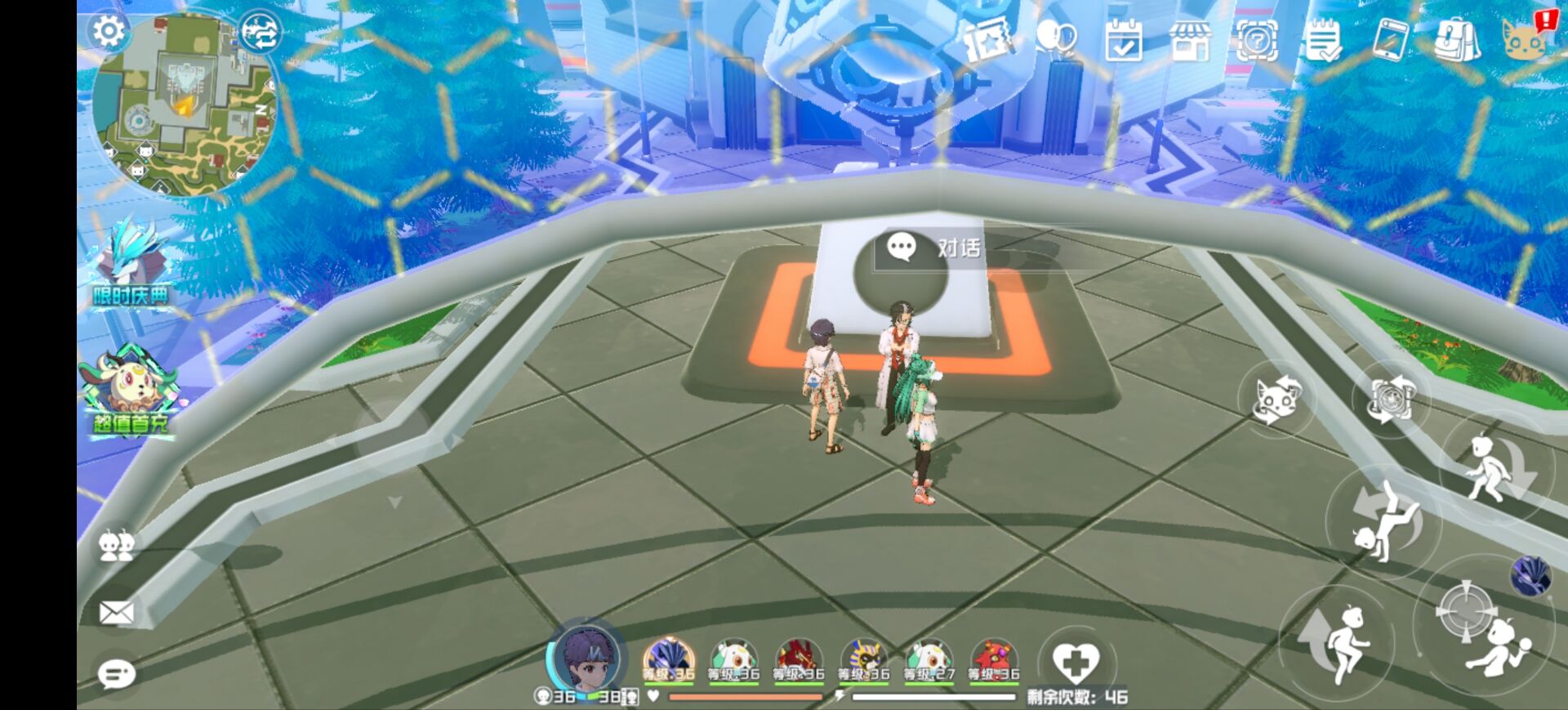Open the calendar check-in icon
The height and width of the screenshot is (710, 1568).
pyautogui.click(x=1123, y=40)
